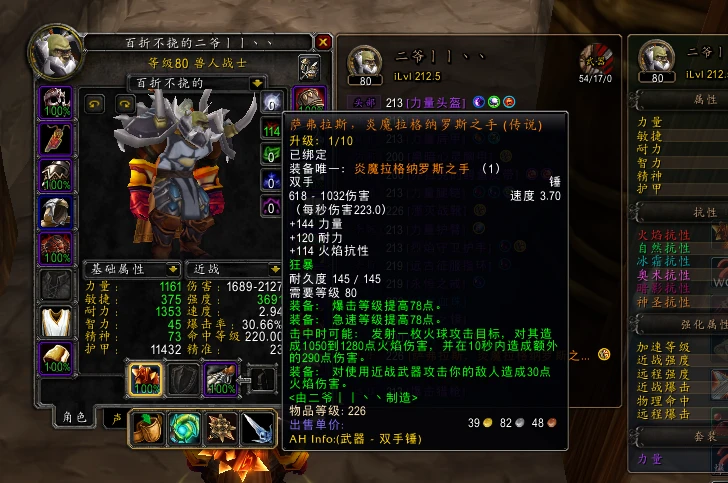728x483 pixels.
Task: Select the empty shield off-hand slot
Action: pos(181,378)
